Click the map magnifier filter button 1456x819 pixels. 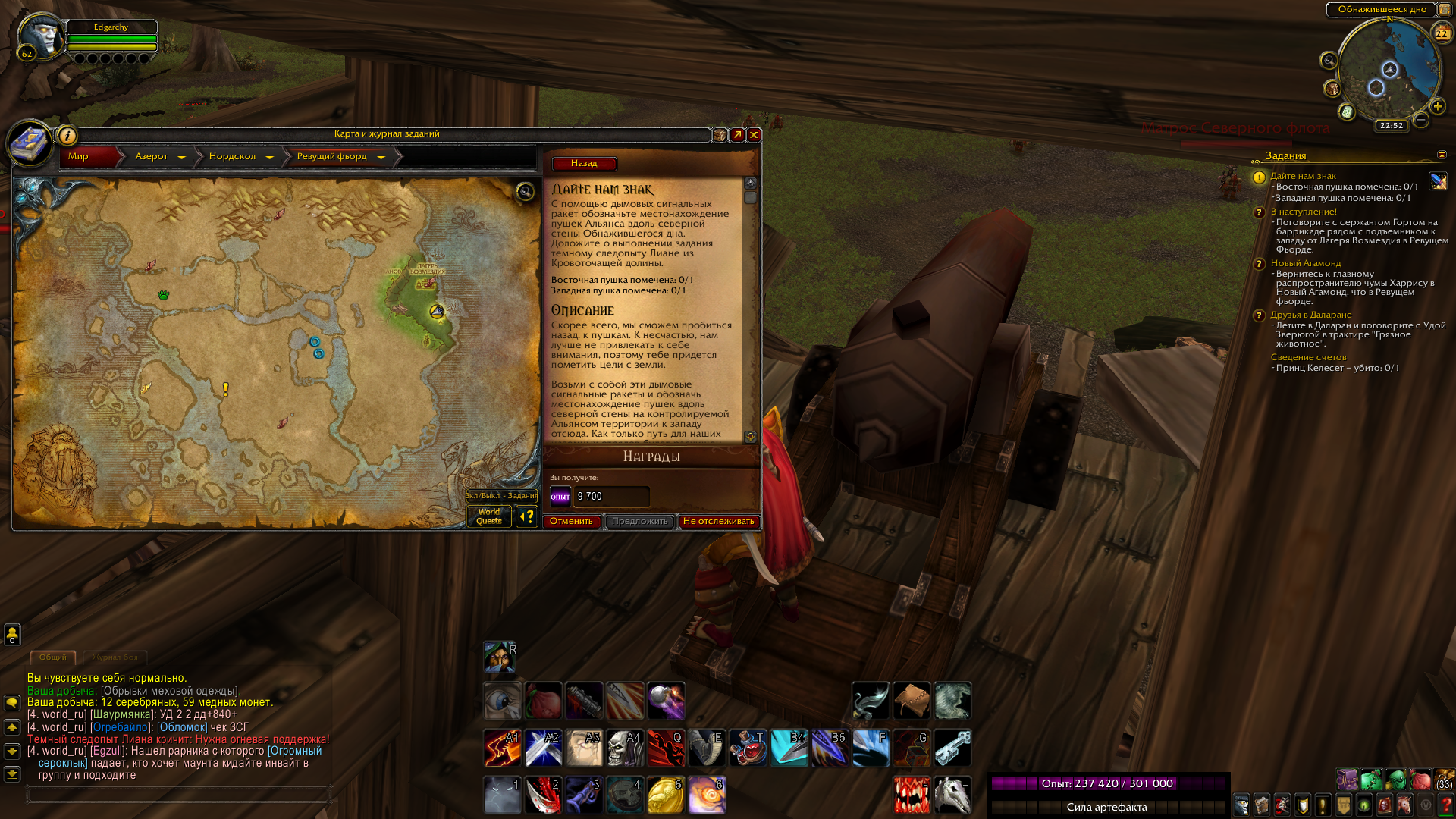[525, 192]
